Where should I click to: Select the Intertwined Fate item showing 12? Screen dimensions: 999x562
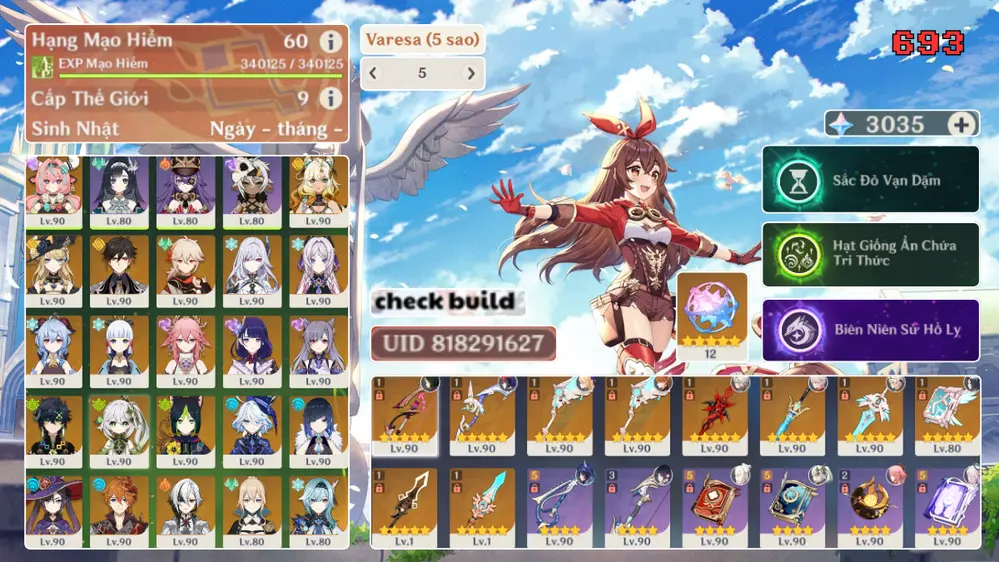coord(712,310)
